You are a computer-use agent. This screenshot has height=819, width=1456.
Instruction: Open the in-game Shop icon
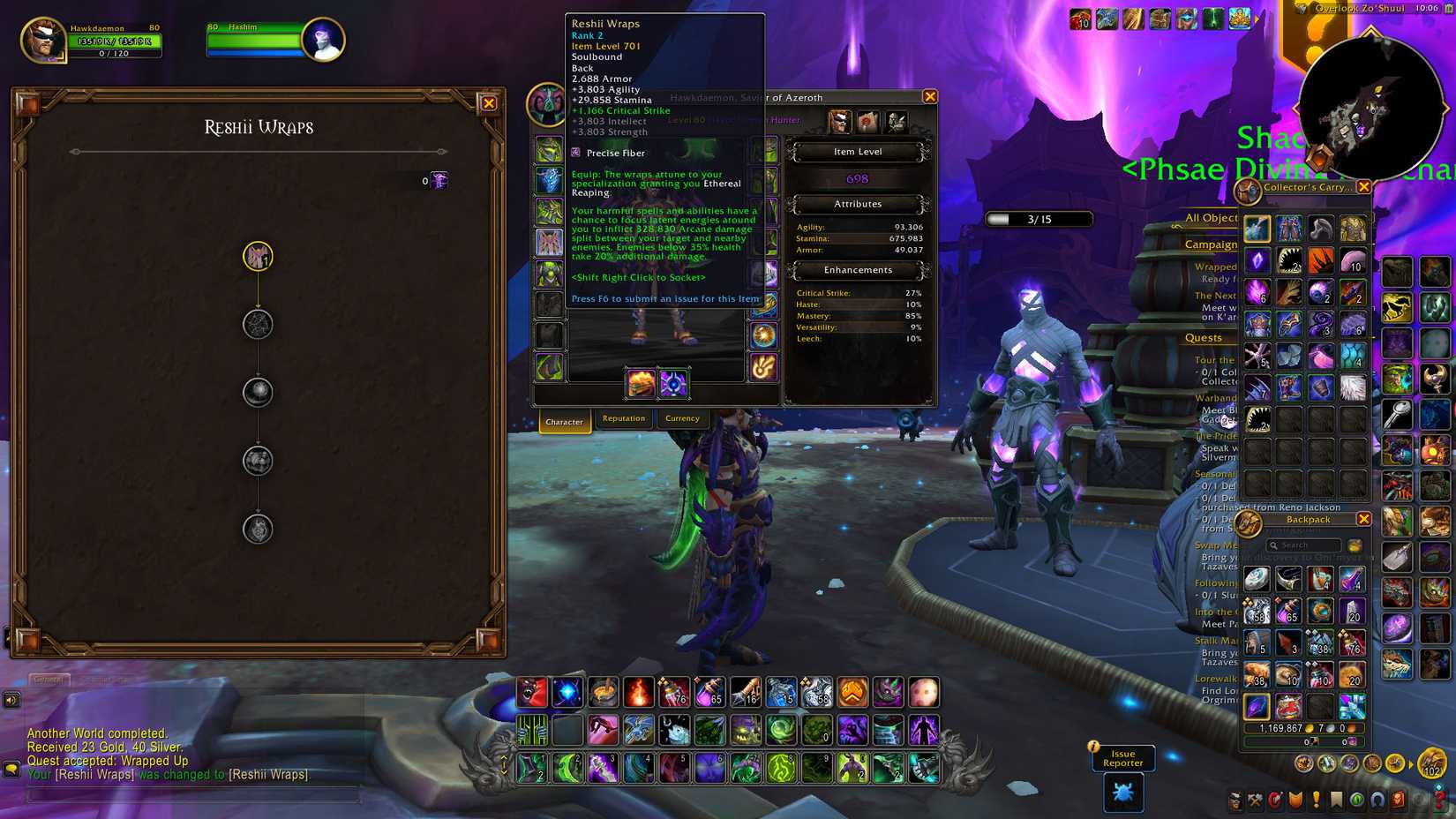pyautogui.click(x=1397, y=799)
